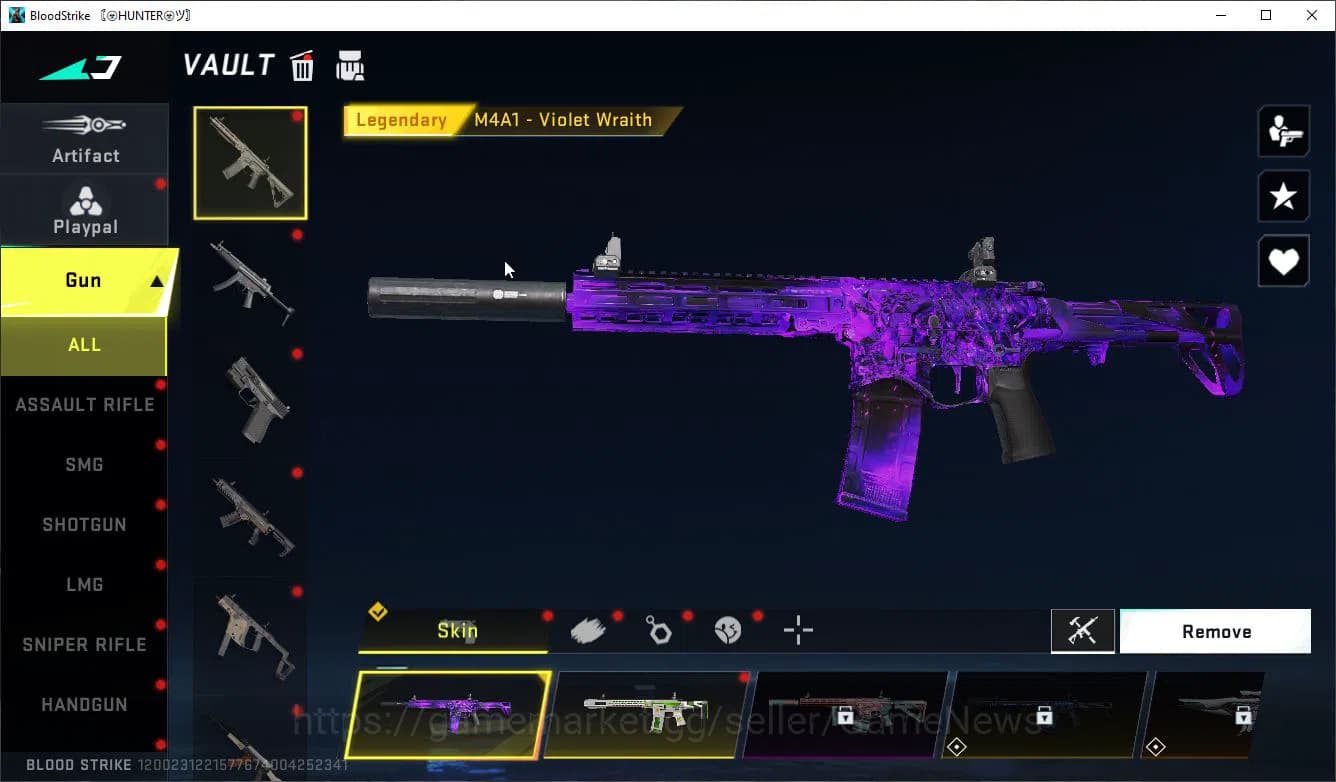Open the character with gun preview
Viewport: 1336px width, 782px height.
coord(1283,131)
